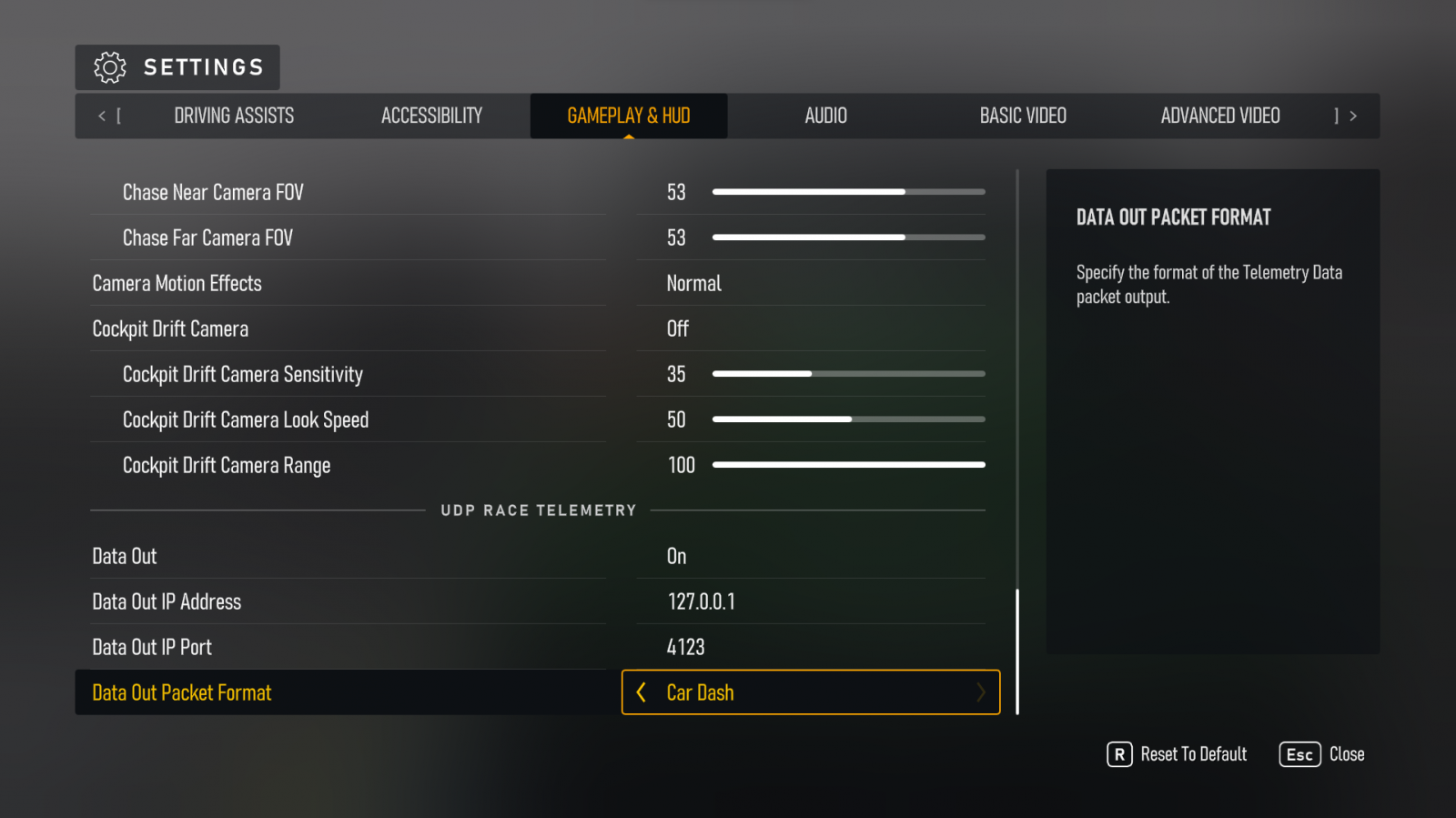
Task: Toggle the Cockpit Drift Camera option
Action: click(x=810, y=328)
